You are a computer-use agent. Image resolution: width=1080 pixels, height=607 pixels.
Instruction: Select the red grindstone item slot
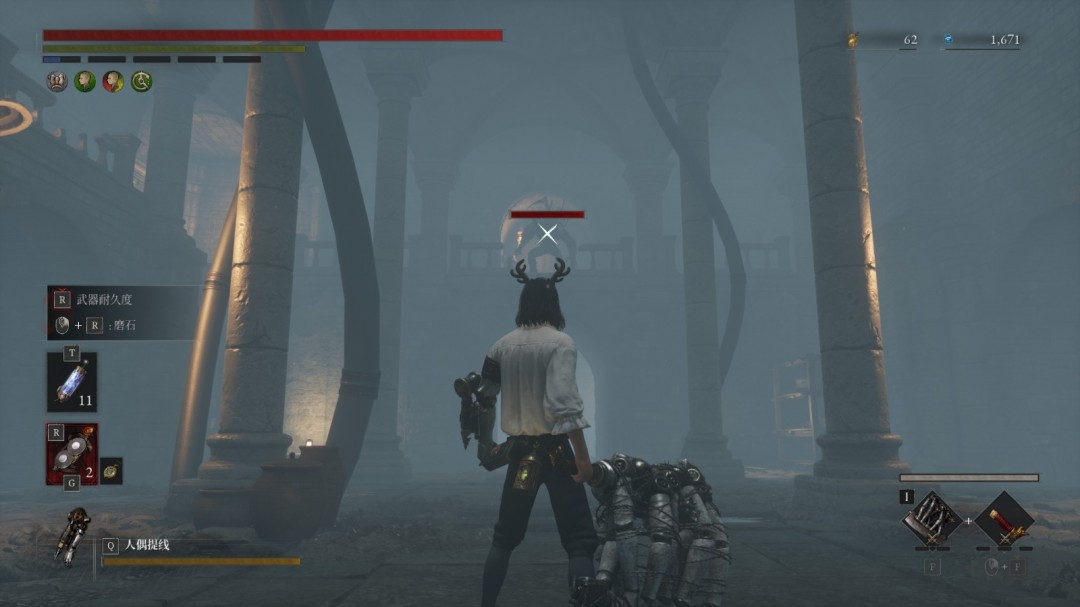click(71, 454)
